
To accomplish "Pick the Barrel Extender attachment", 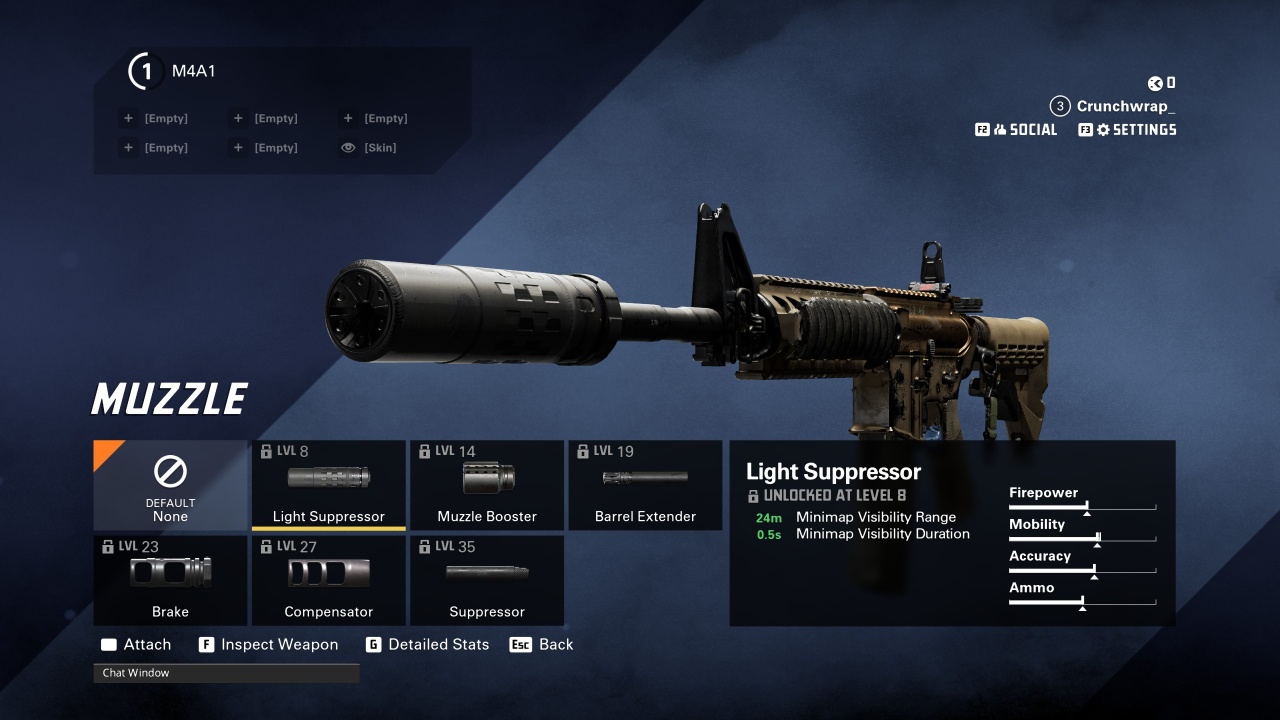I will point(645,485).
